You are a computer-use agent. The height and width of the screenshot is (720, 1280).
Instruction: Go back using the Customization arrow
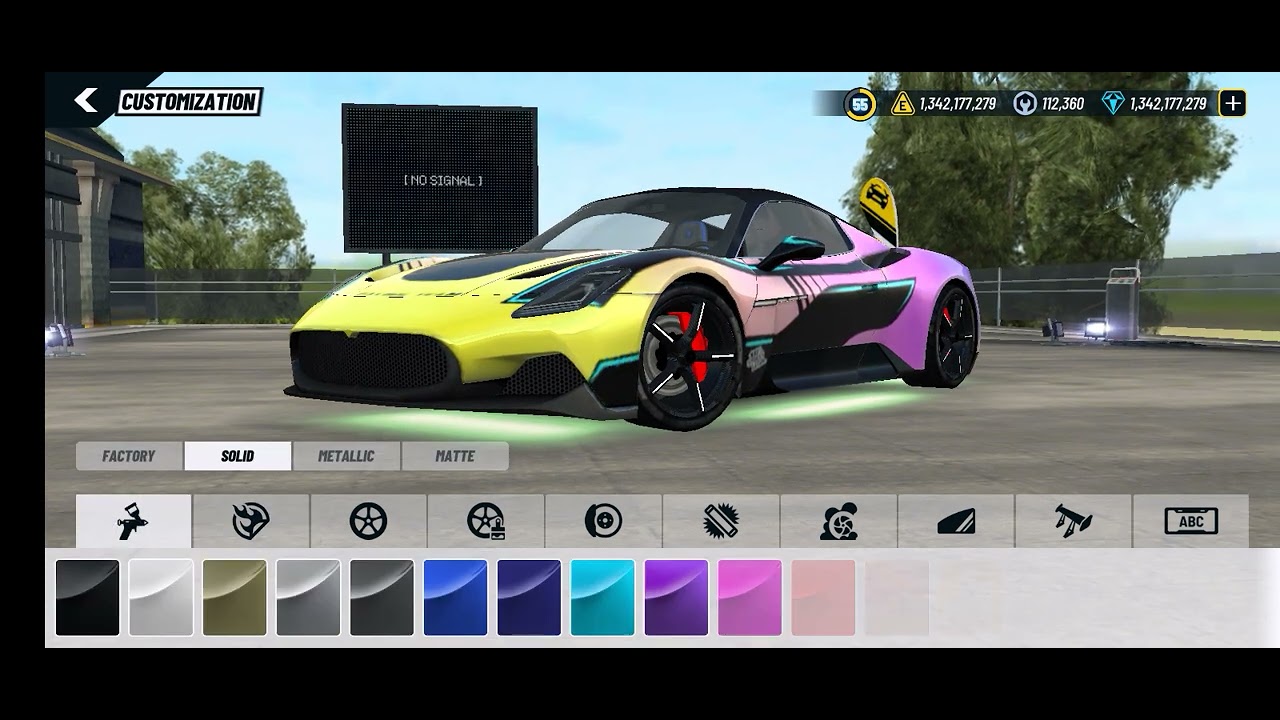pyautogui.click(x=86, y=100)
